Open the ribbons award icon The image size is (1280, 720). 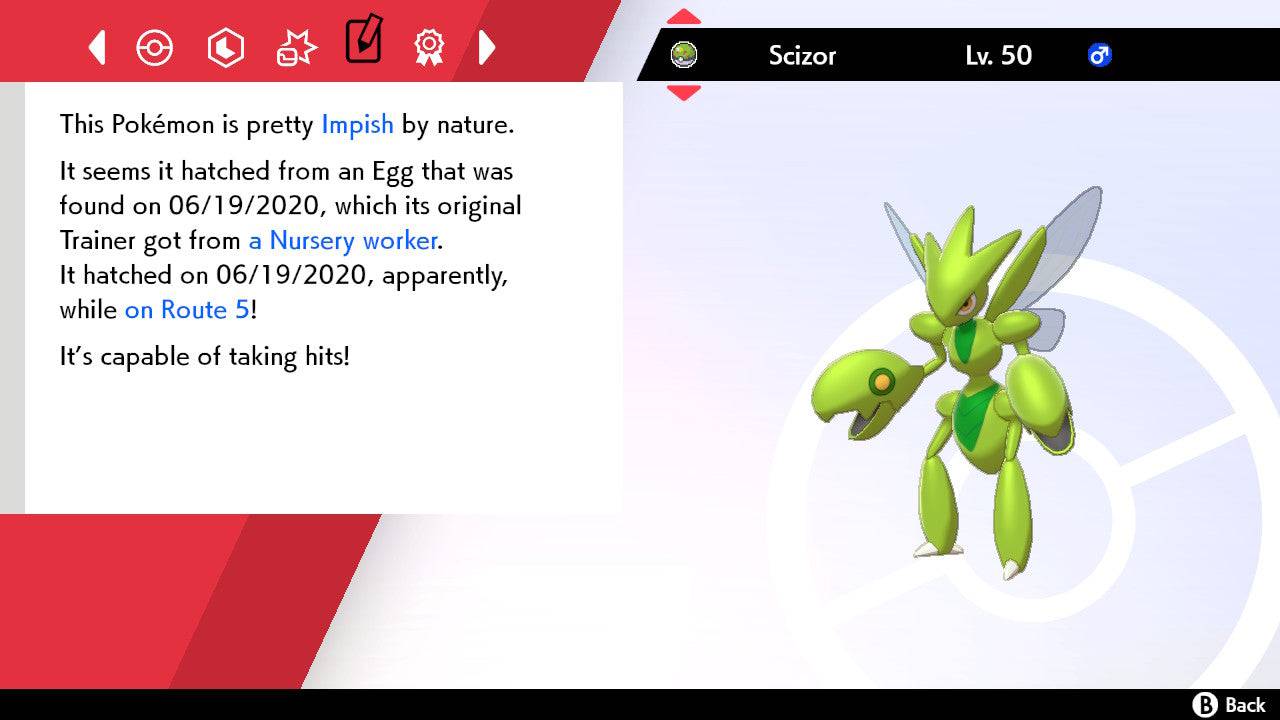[x=429, y=46]
